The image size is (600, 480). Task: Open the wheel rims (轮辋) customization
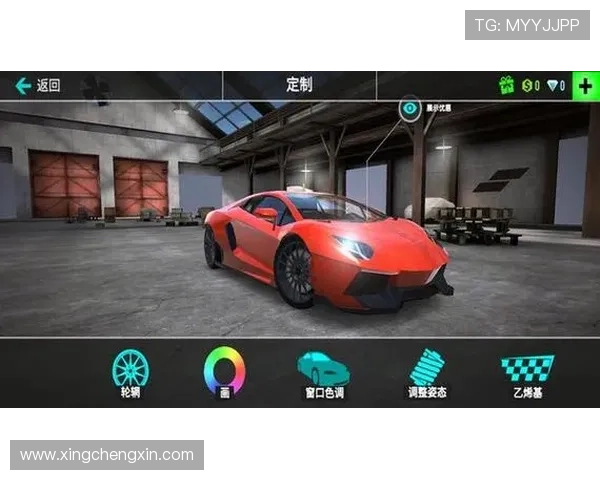coord(130,370)
